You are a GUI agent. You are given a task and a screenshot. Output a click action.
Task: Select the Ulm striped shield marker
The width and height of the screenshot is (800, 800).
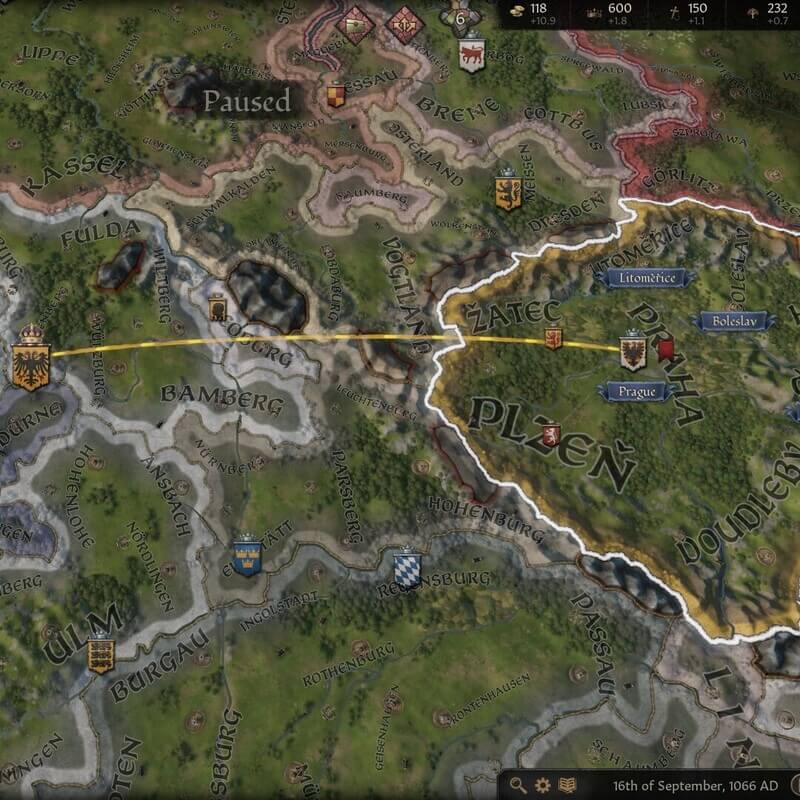[100, 654]
